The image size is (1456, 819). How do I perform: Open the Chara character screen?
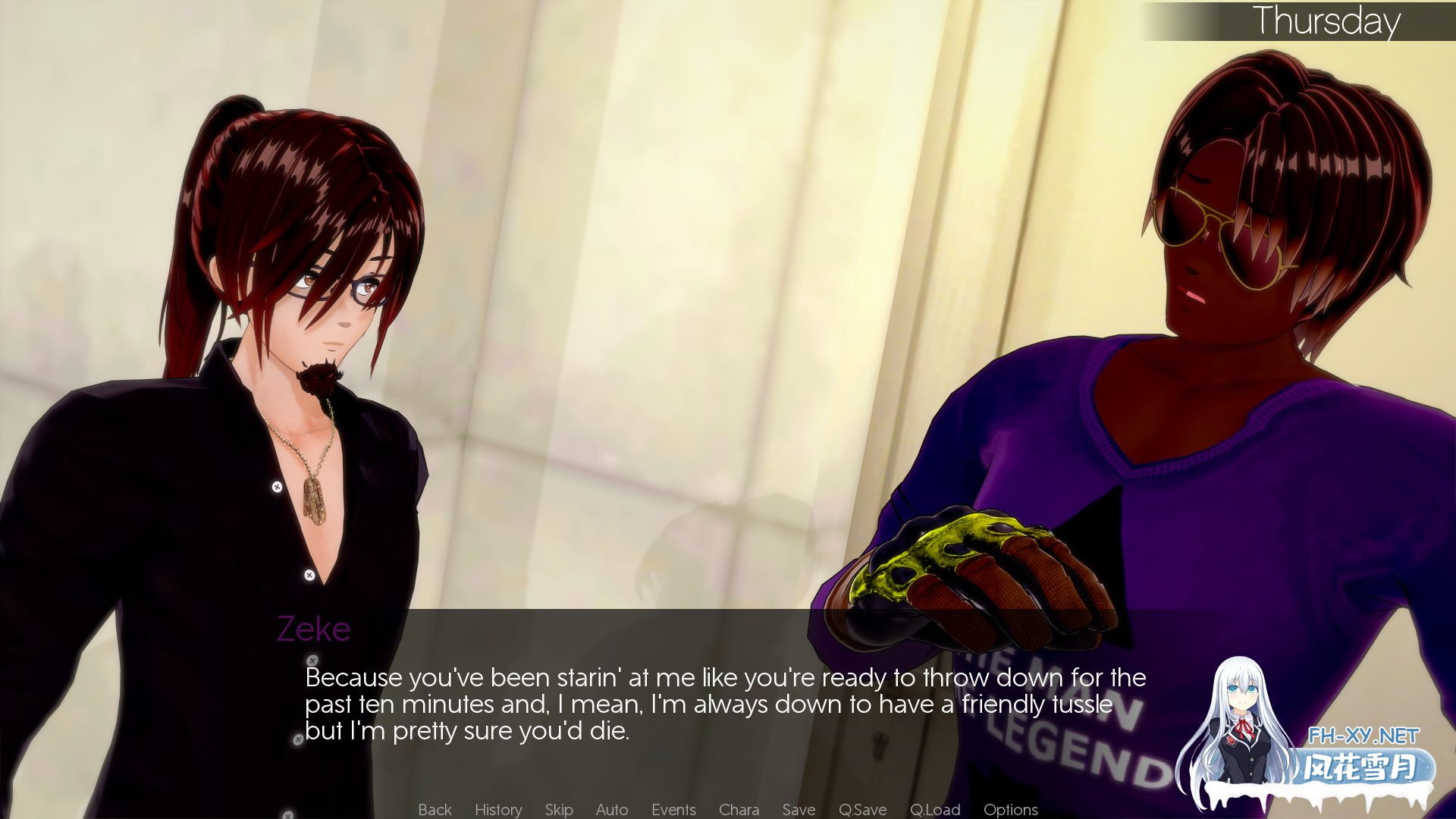(739, 809)
